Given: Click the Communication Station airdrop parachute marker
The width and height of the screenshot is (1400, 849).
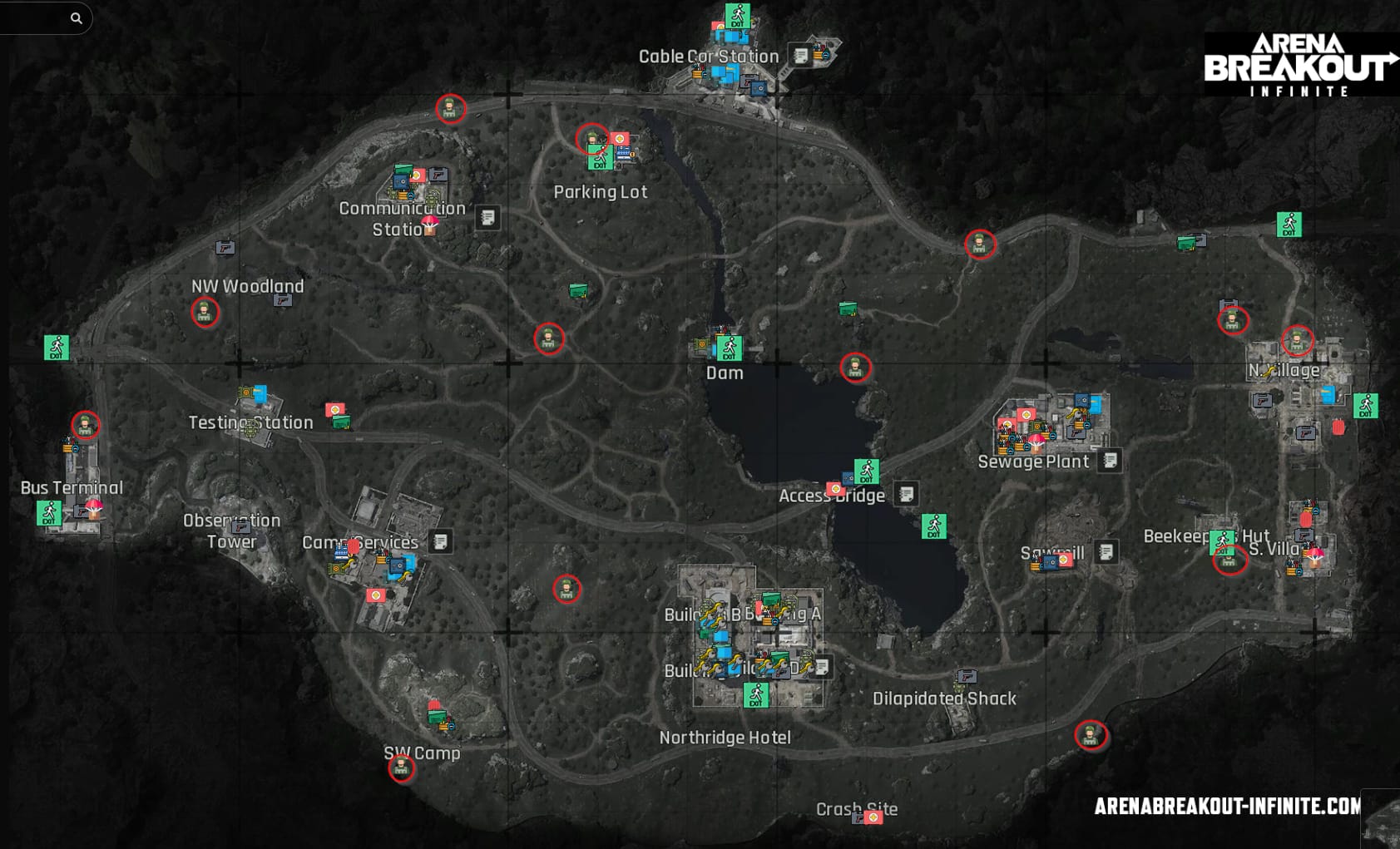Looking at the screenshot, I should 430,225.
